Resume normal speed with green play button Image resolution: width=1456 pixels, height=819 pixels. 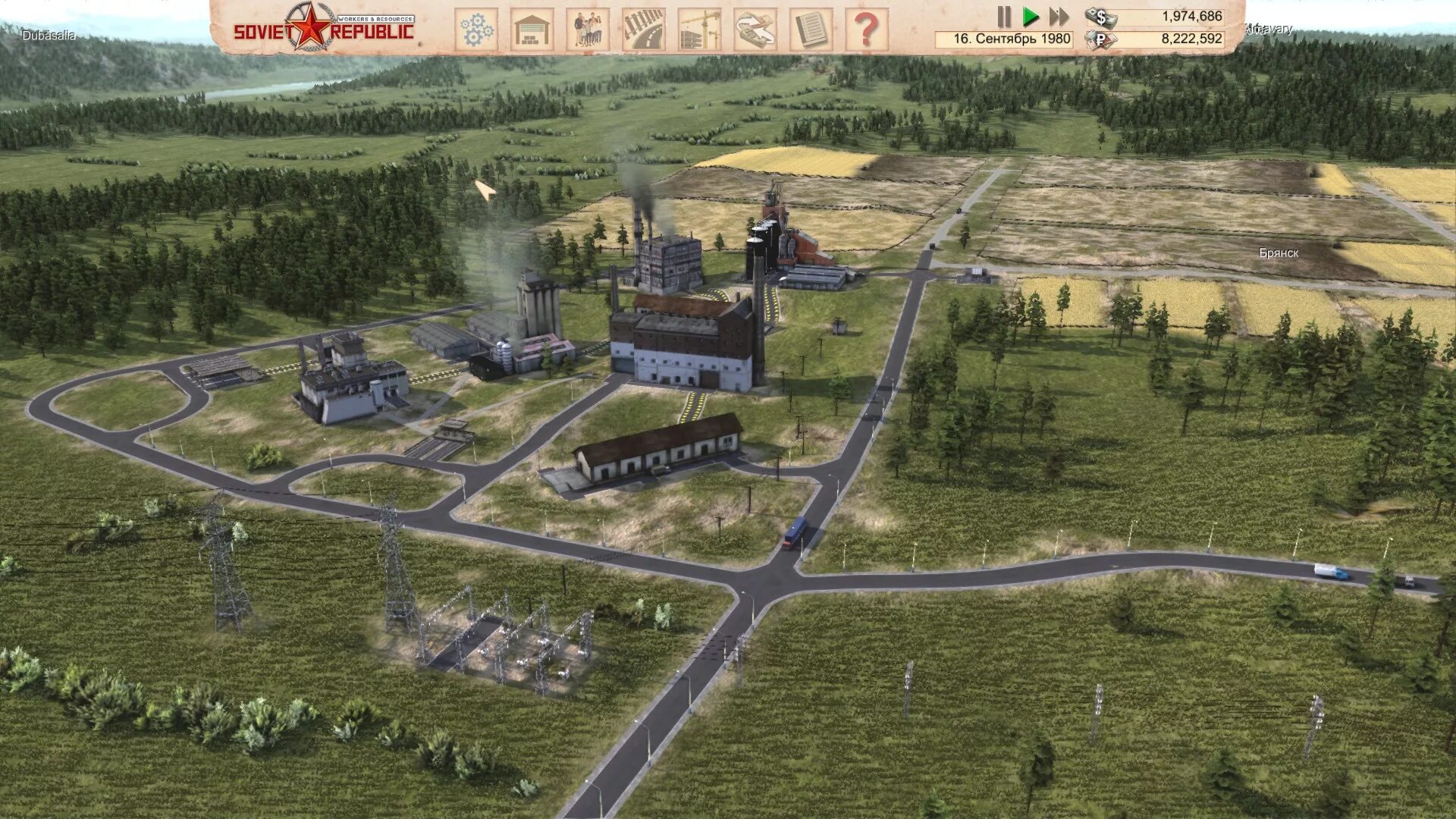(x=1030, y=17)
